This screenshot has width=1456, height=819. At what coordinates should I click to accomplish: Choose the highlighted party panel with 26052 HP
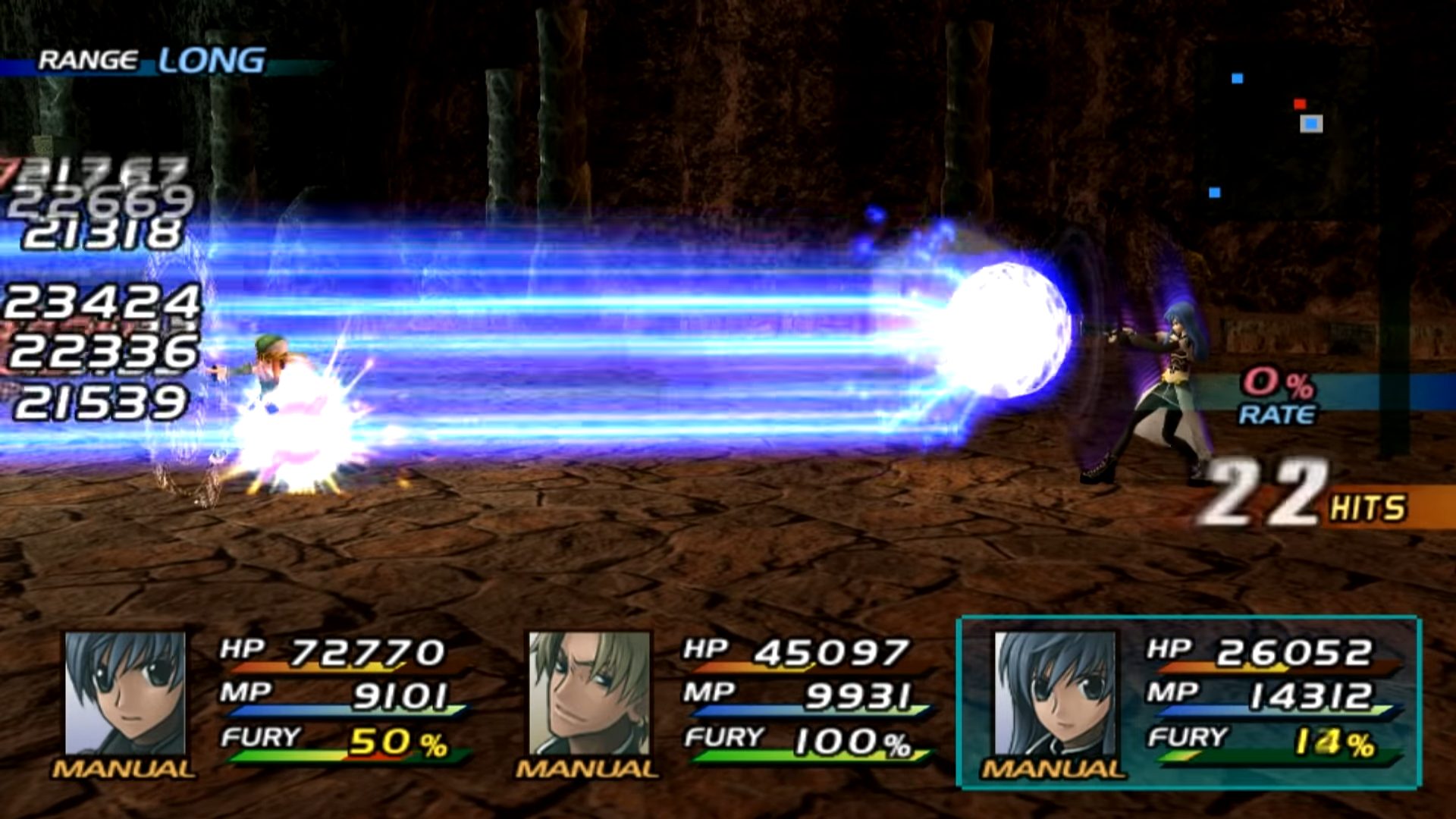click(1188, 703)
